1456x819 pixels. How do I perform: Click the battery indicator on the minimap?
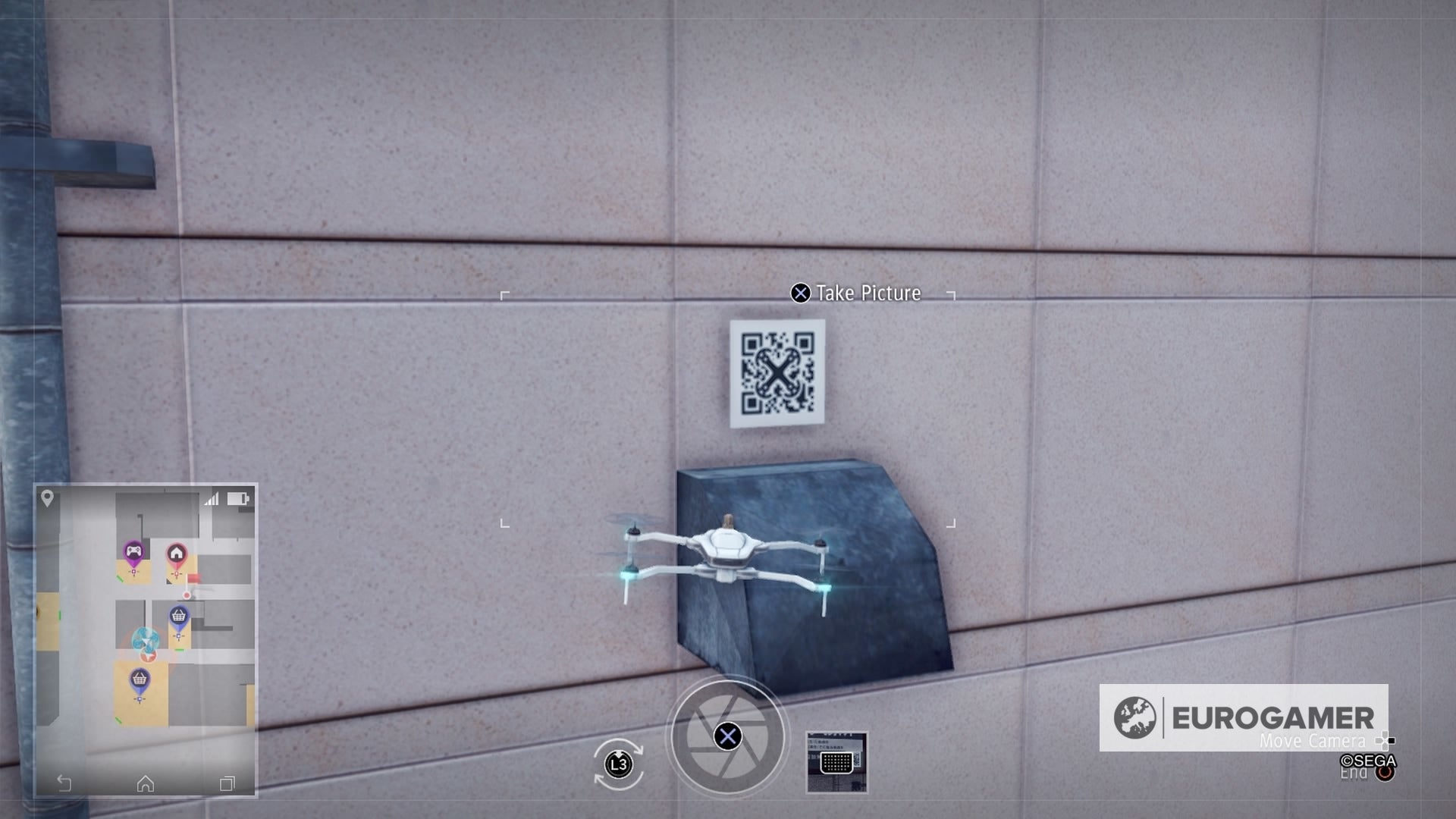[239, 498]
